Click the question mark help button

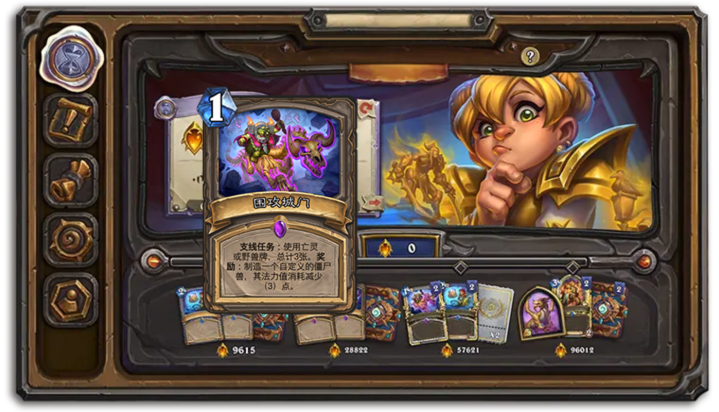tap(530, 57)
